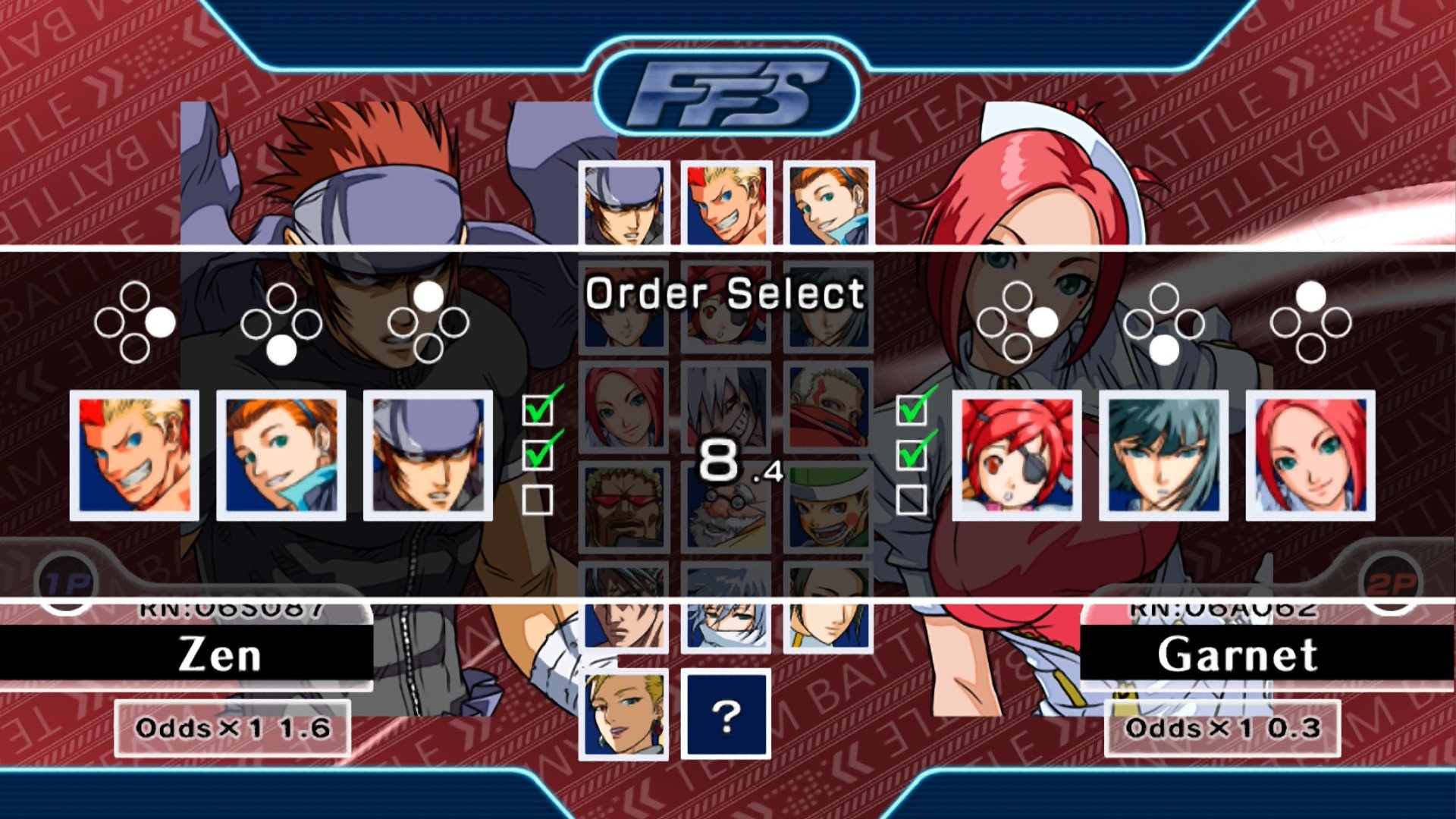Click the blonde grinning portrait in the top roster row
The image size is (1456, 819).
[726, 201]
